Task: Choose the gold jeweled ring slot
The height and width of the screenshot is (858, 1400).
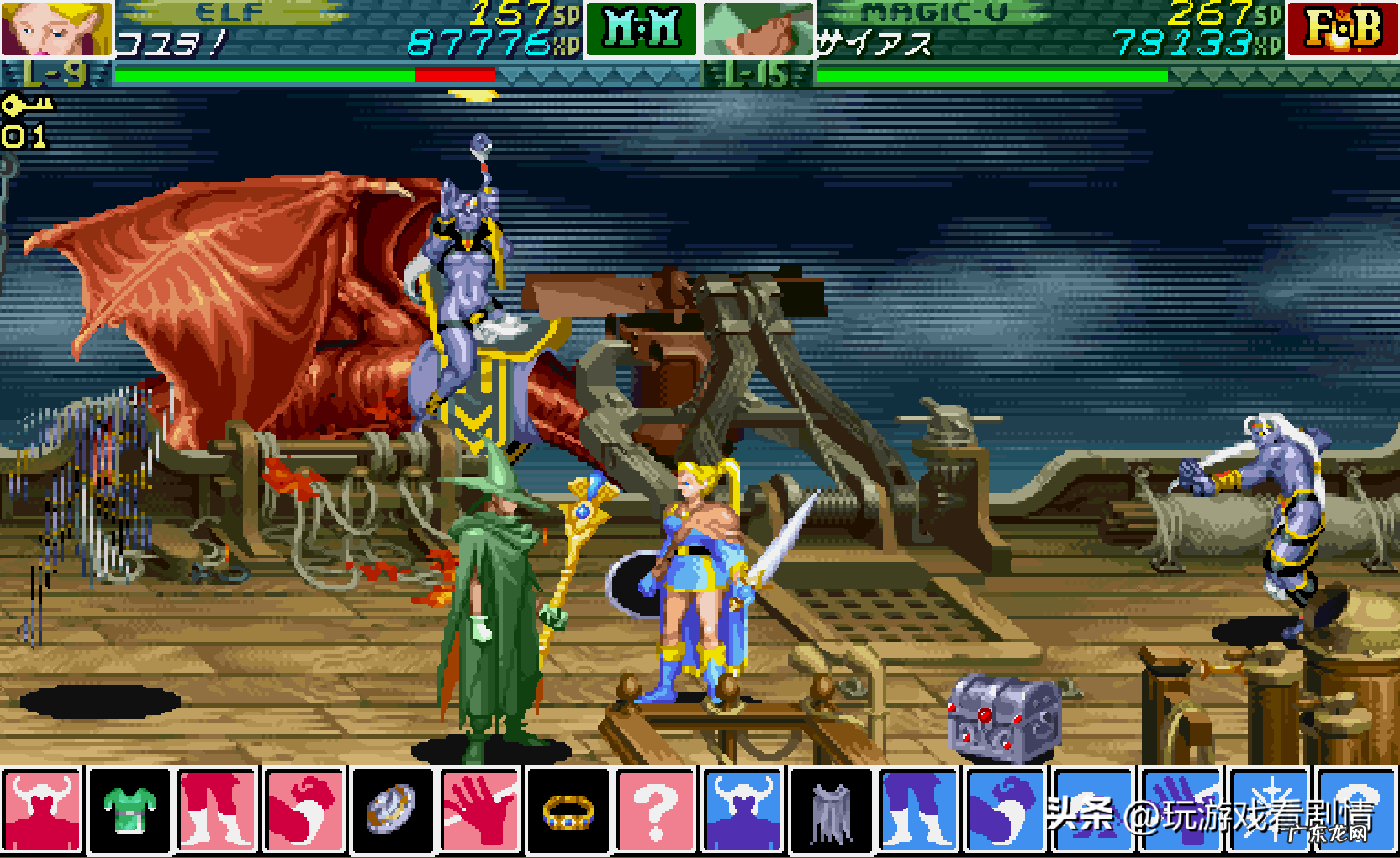Action: (568, 810)
